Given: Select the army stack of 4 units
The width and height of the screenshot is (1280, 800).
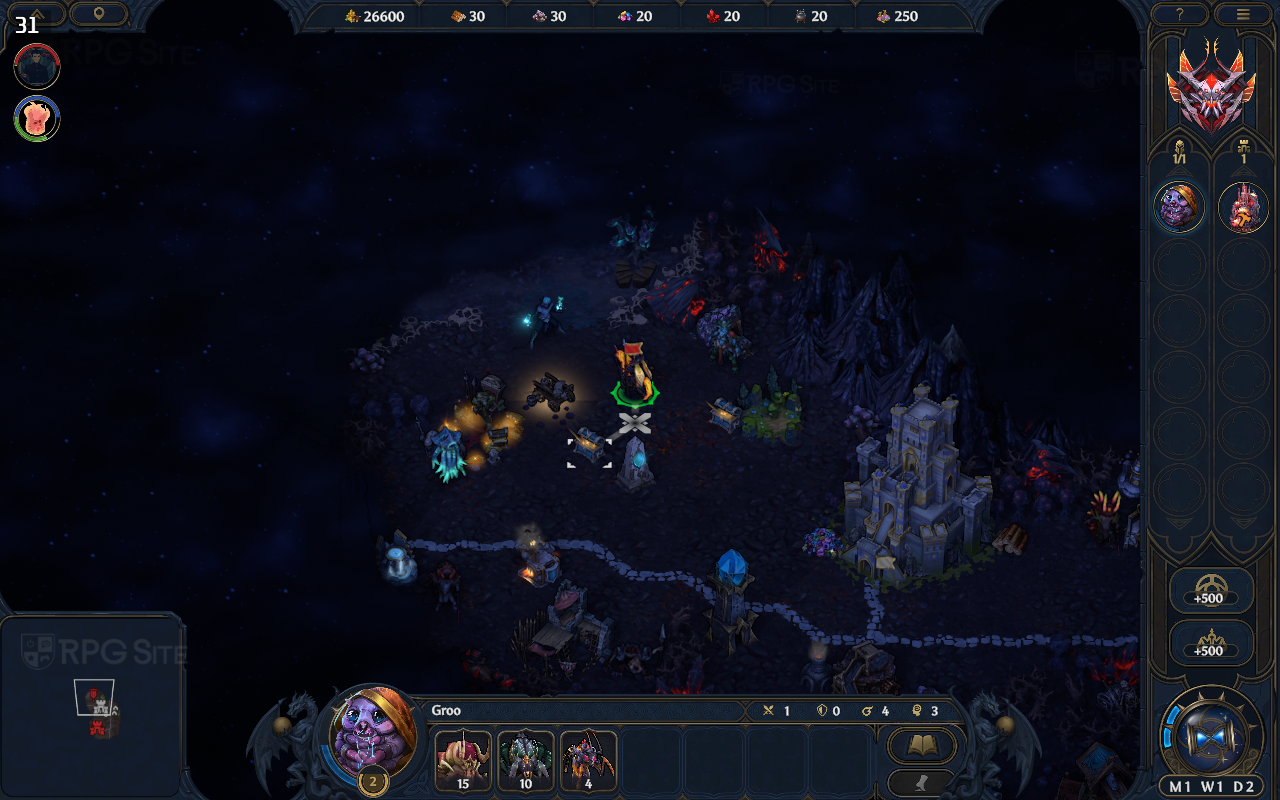Looking at the screenshot, I should (x=588, y=760).
